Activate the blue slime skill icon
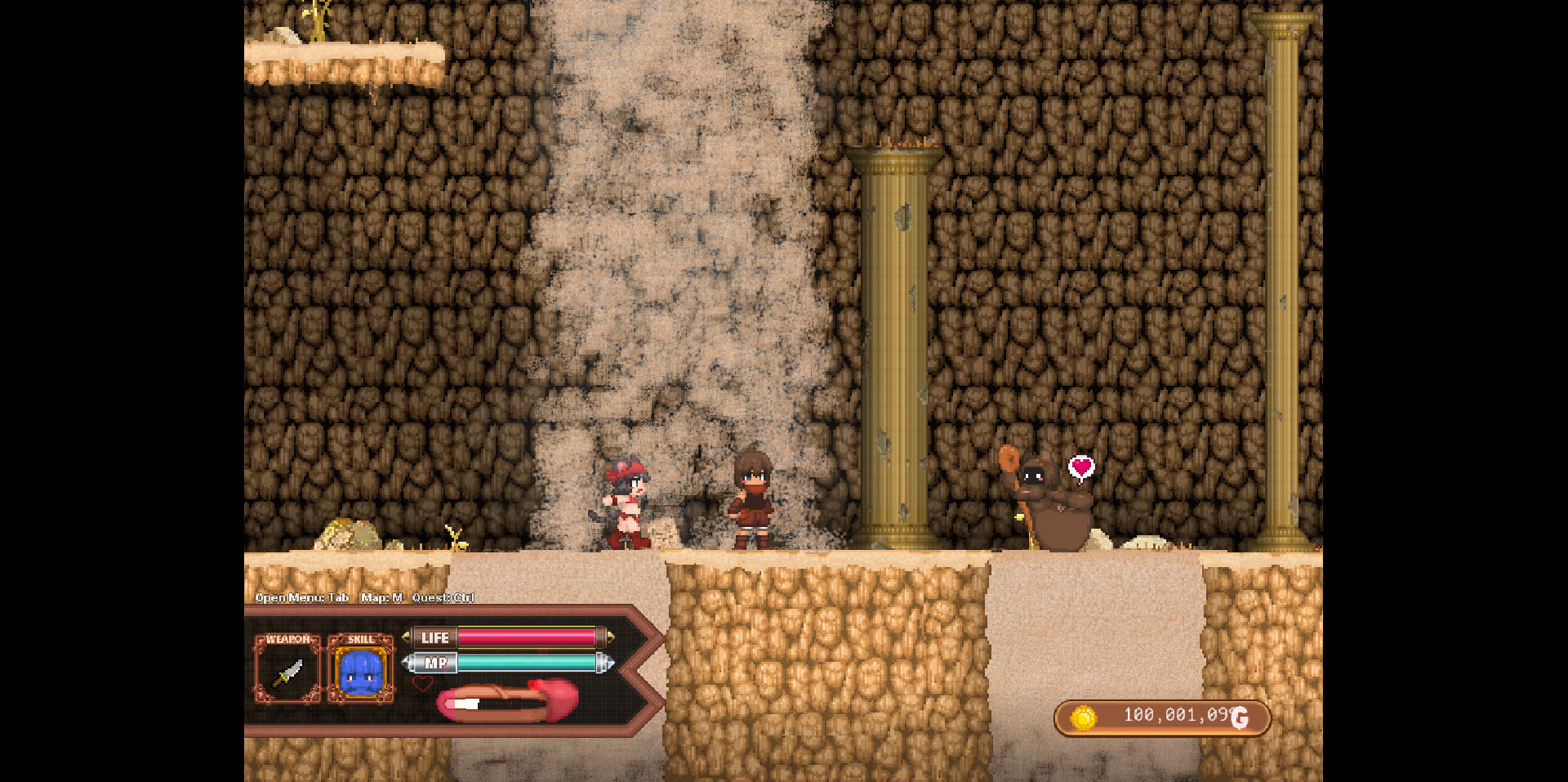 click(360, 672)
